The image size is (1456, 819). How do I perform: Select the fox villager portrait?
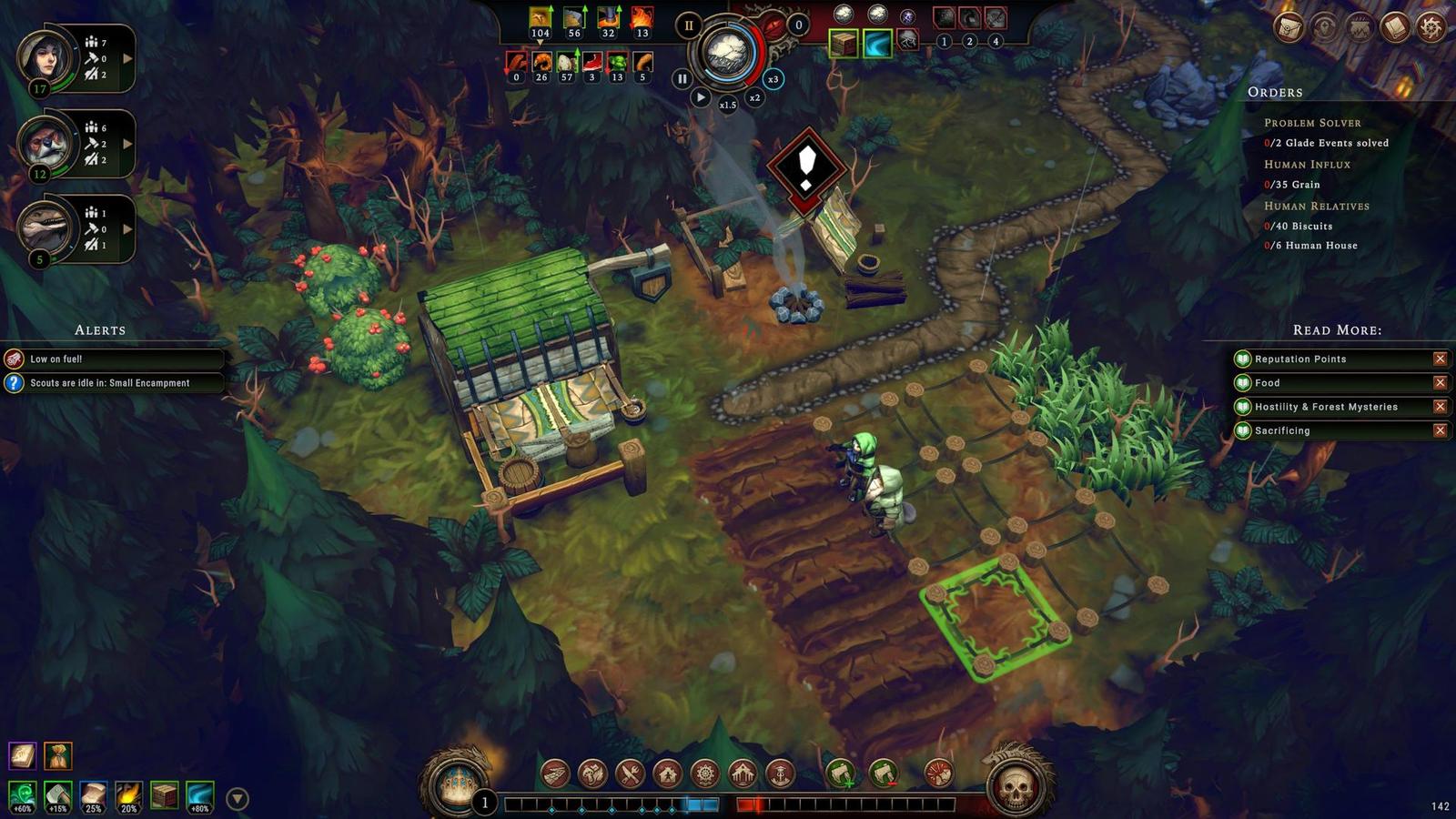tap(45, 144)
